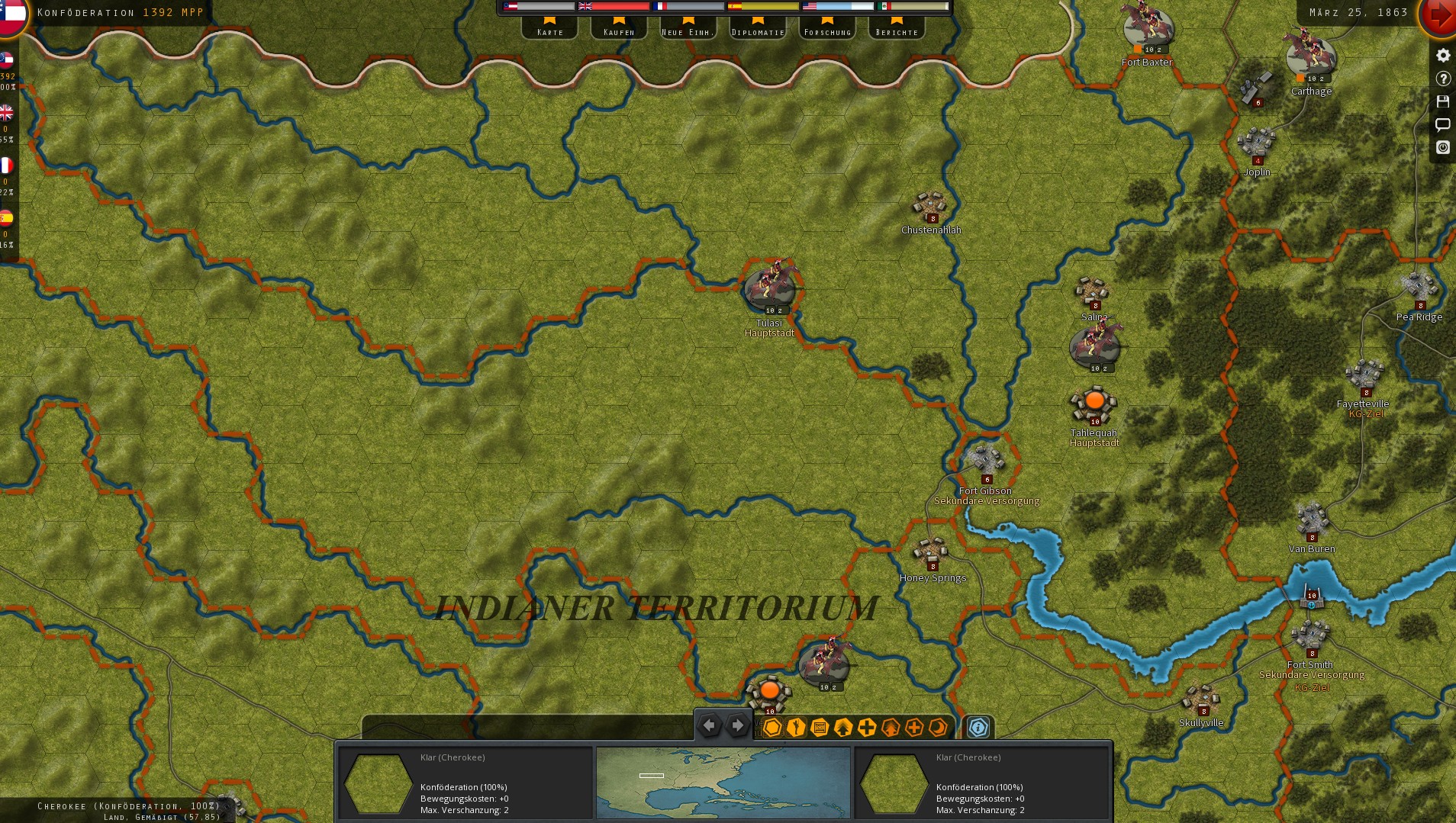
Task: Open the settings gear in the right sidebar
Action: tap(1442, 55)
